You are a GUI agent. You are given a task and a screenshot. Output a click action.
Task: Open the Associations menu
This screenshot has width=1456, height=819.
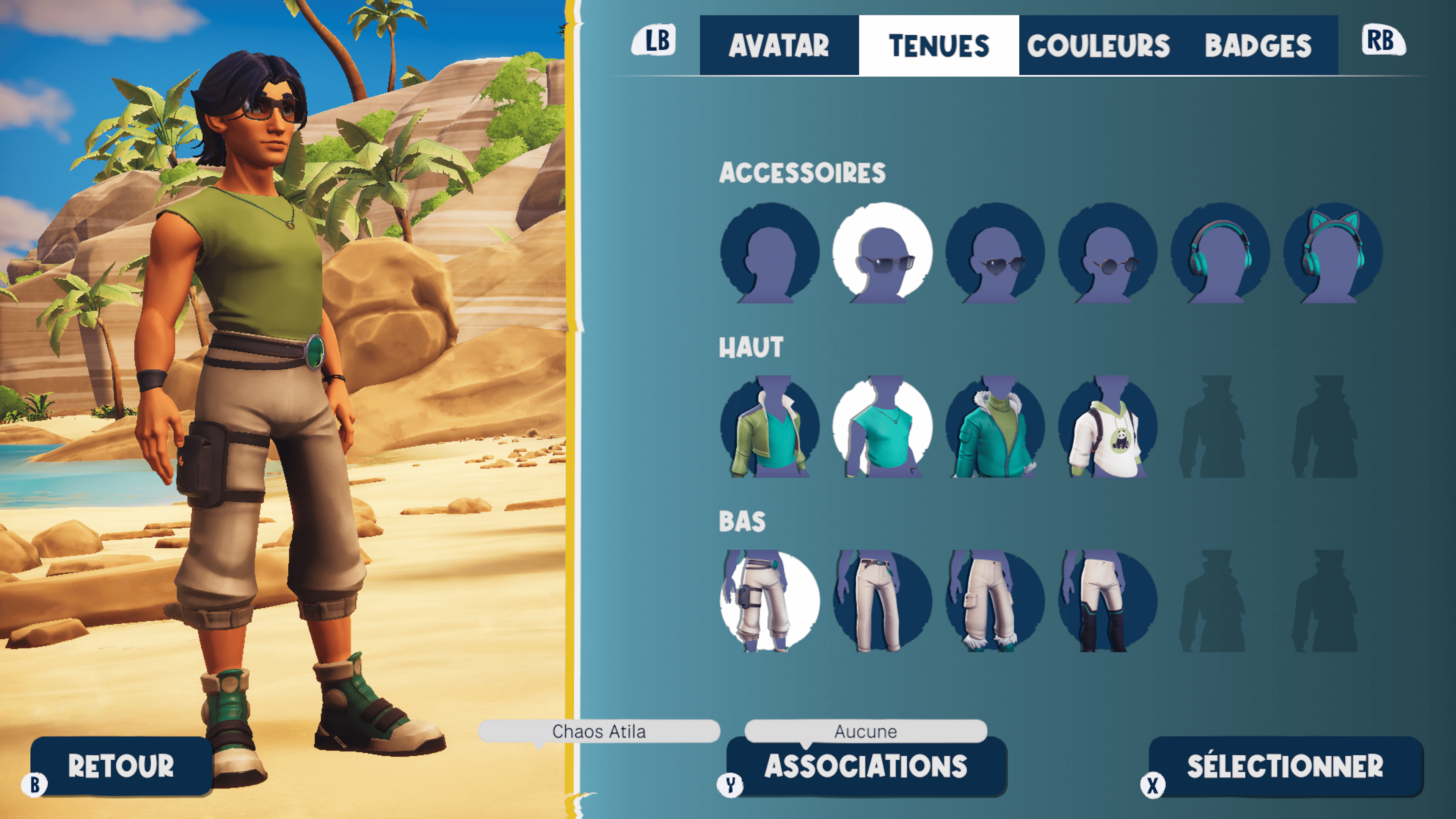[x=865, y=766]
